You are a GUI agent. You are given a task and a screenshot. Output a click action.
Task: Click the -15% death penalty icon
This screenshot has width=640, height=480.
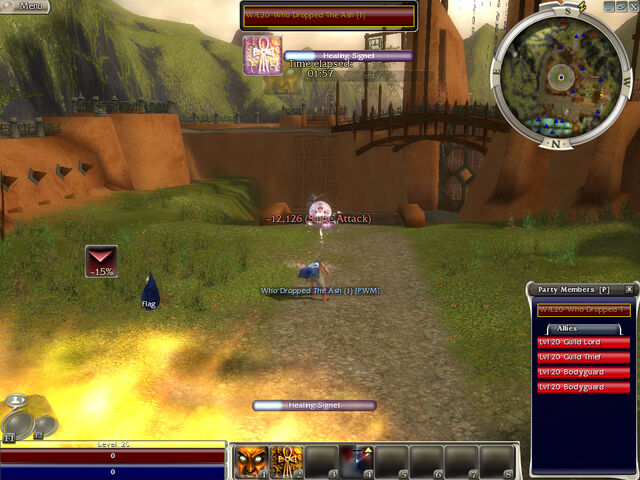[x=101, y=261]
